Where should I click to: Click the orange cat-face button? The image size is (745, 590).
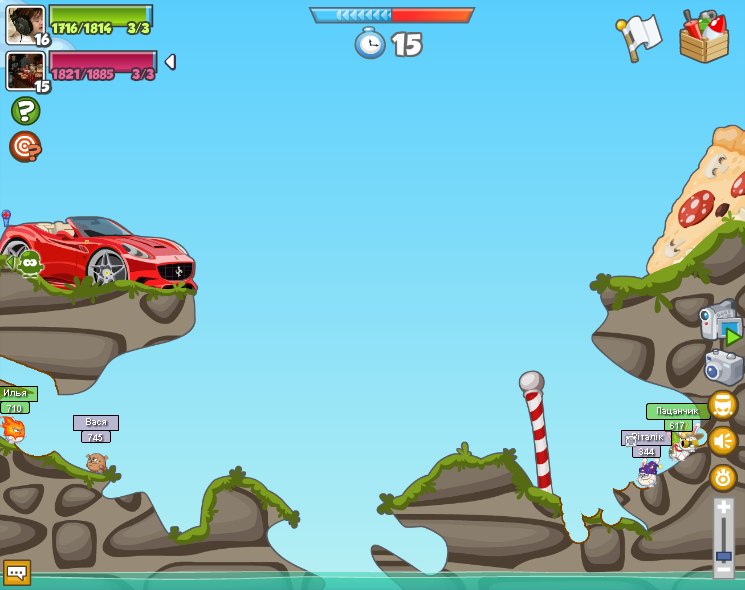tap(723, 405)
